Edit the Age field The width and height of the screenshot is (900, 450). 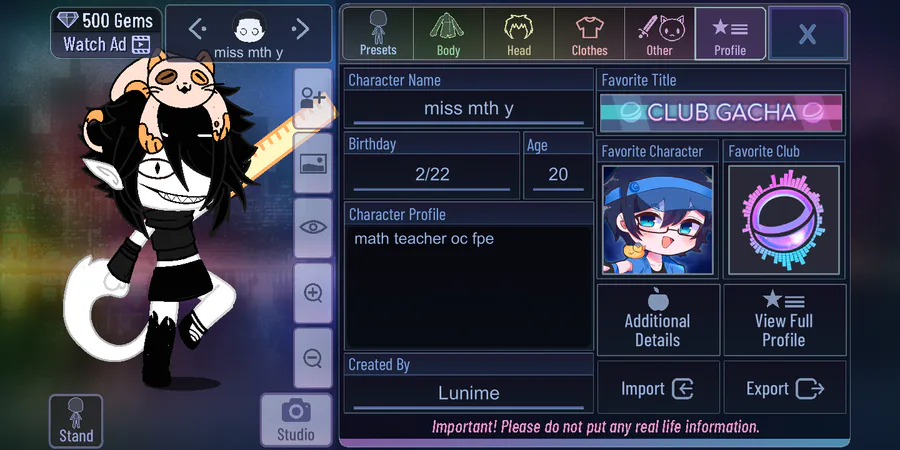(x=558, y=174)
